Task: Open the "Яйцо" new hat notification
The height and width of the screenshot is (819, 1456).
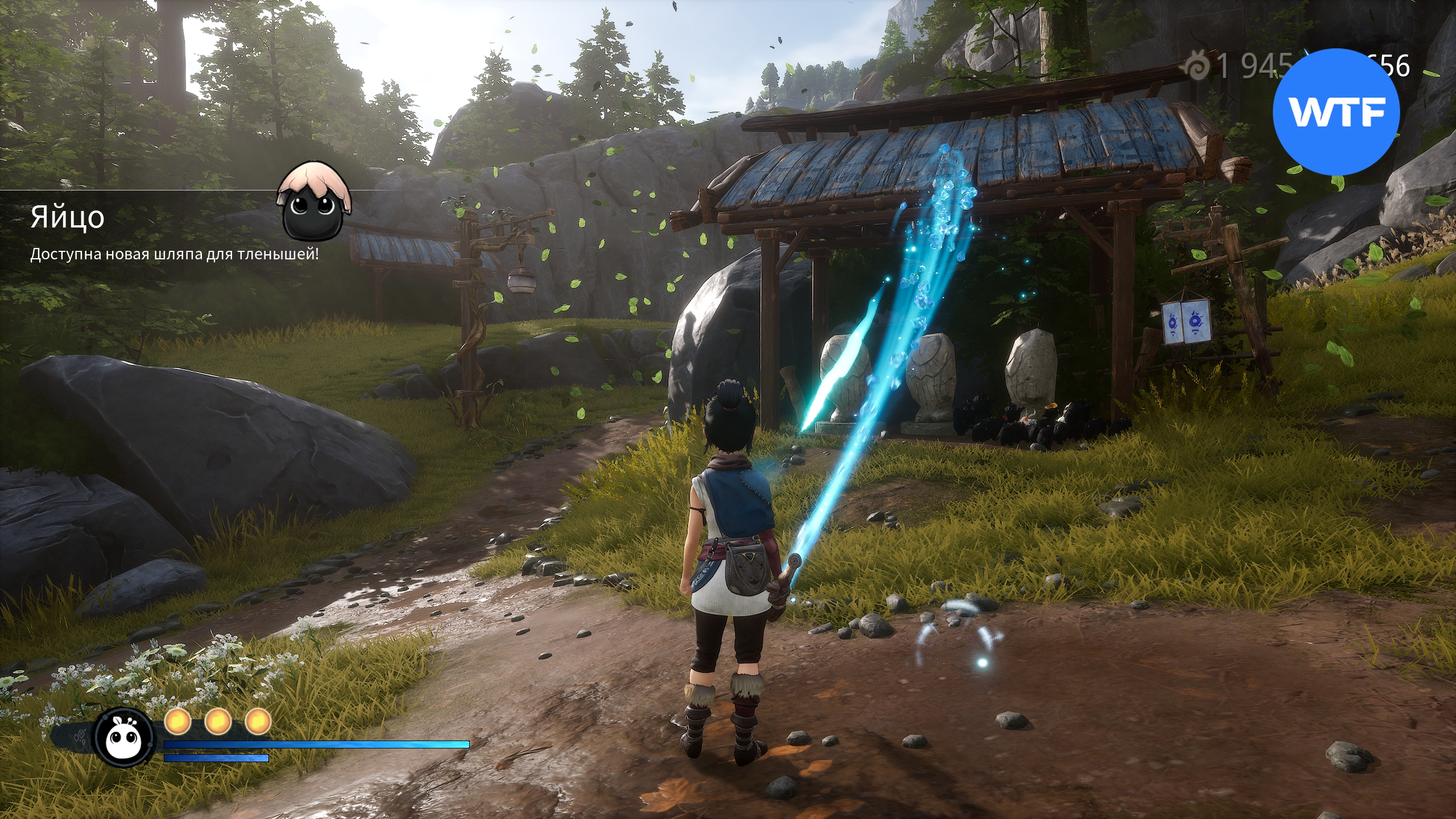Action: click(x=67, y=217)
